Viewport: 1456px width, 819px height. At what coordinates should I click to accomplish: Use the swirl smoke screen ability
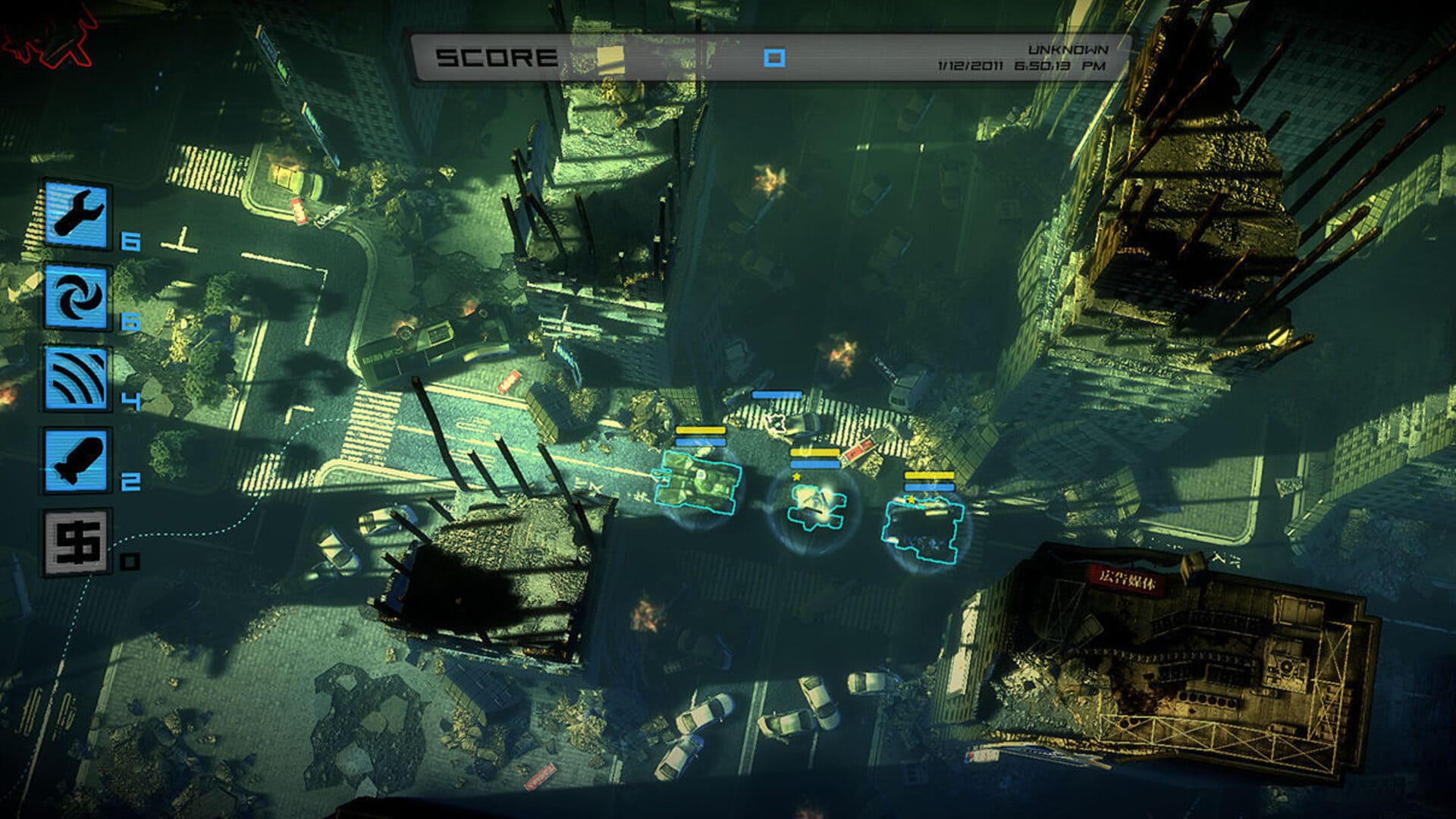[x=76, y=297]
